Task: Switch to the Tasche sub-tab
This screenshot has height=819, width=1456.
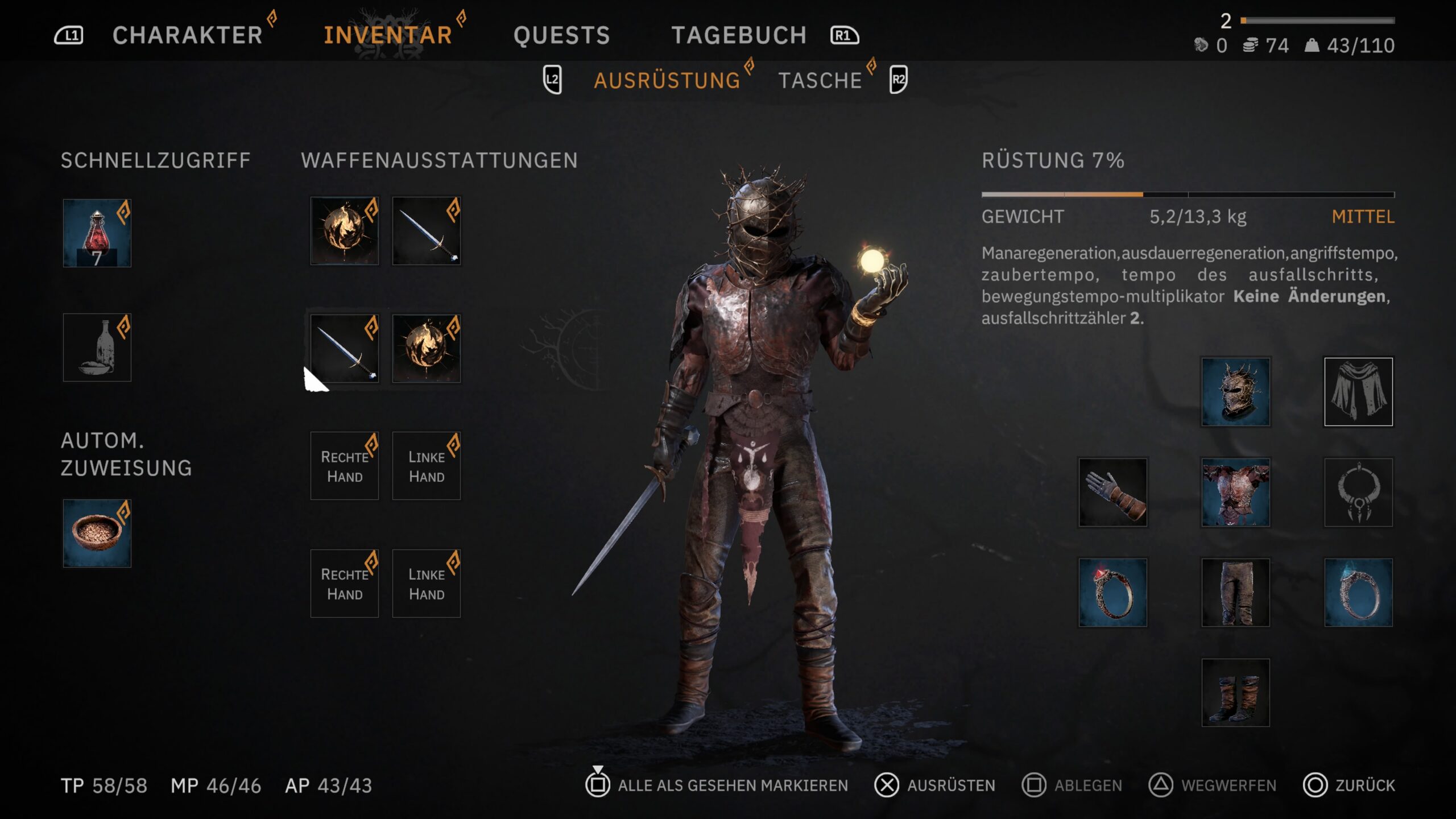Action: [x=820, y=81]
